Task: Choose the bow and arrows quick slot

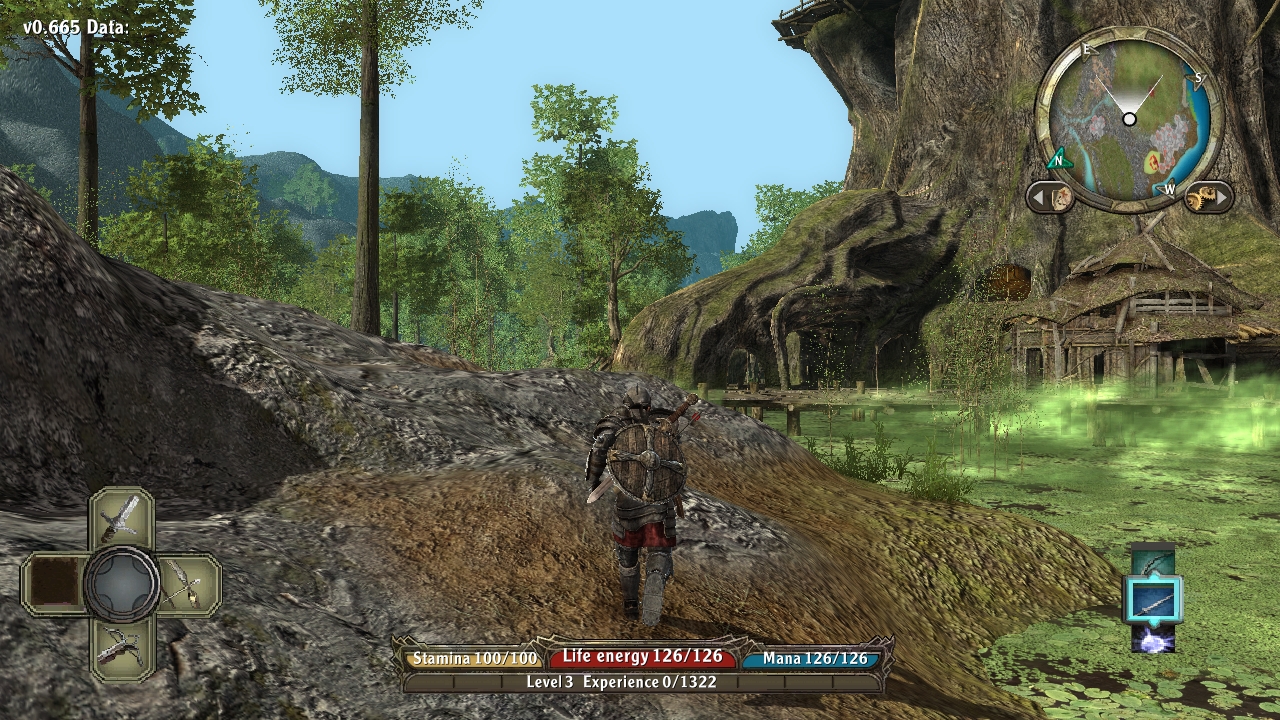Action: [x=187, y=583]
